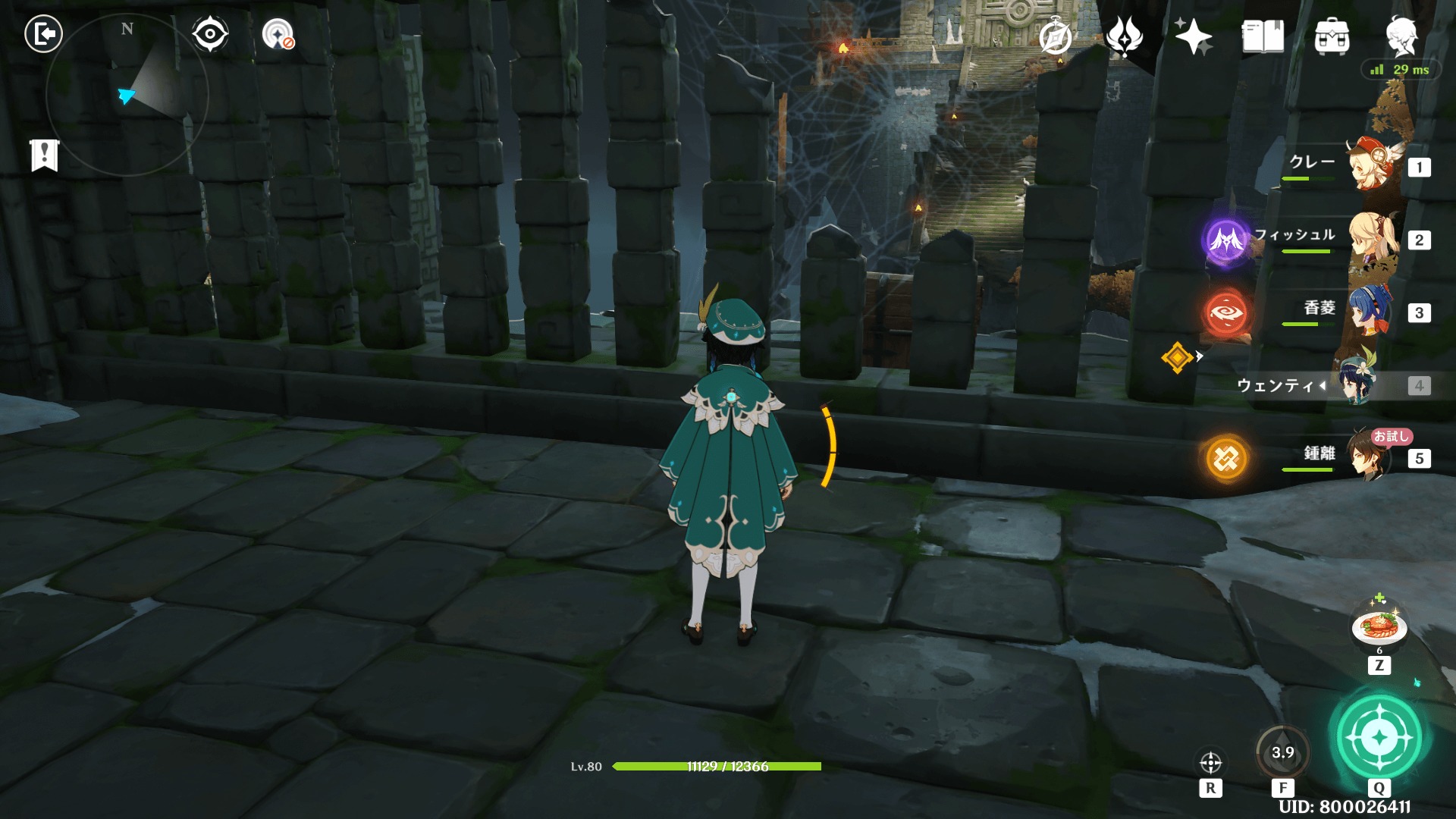Viewport: 1456px width, 819px height.
Task: Open the circular minimap
Action: pos(126,95)
